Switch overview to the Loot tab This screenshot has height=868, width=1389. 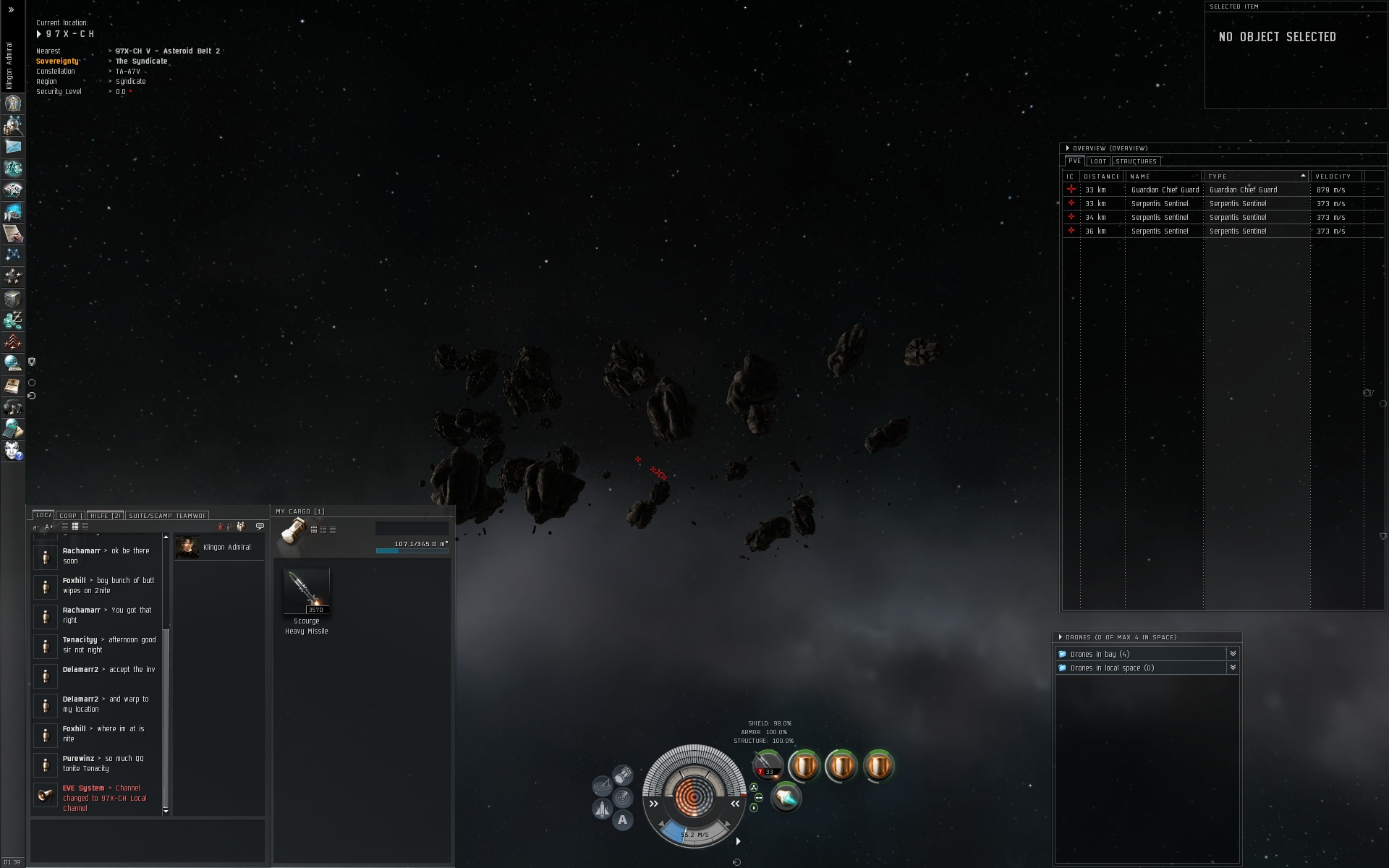point(1098,161)
